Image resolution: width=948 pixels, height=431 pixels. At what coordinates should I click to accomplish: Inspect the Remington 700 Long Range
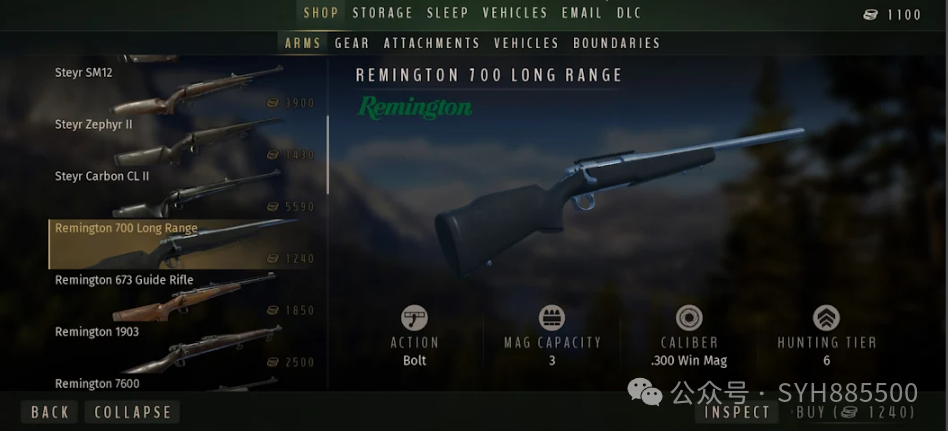738,412
